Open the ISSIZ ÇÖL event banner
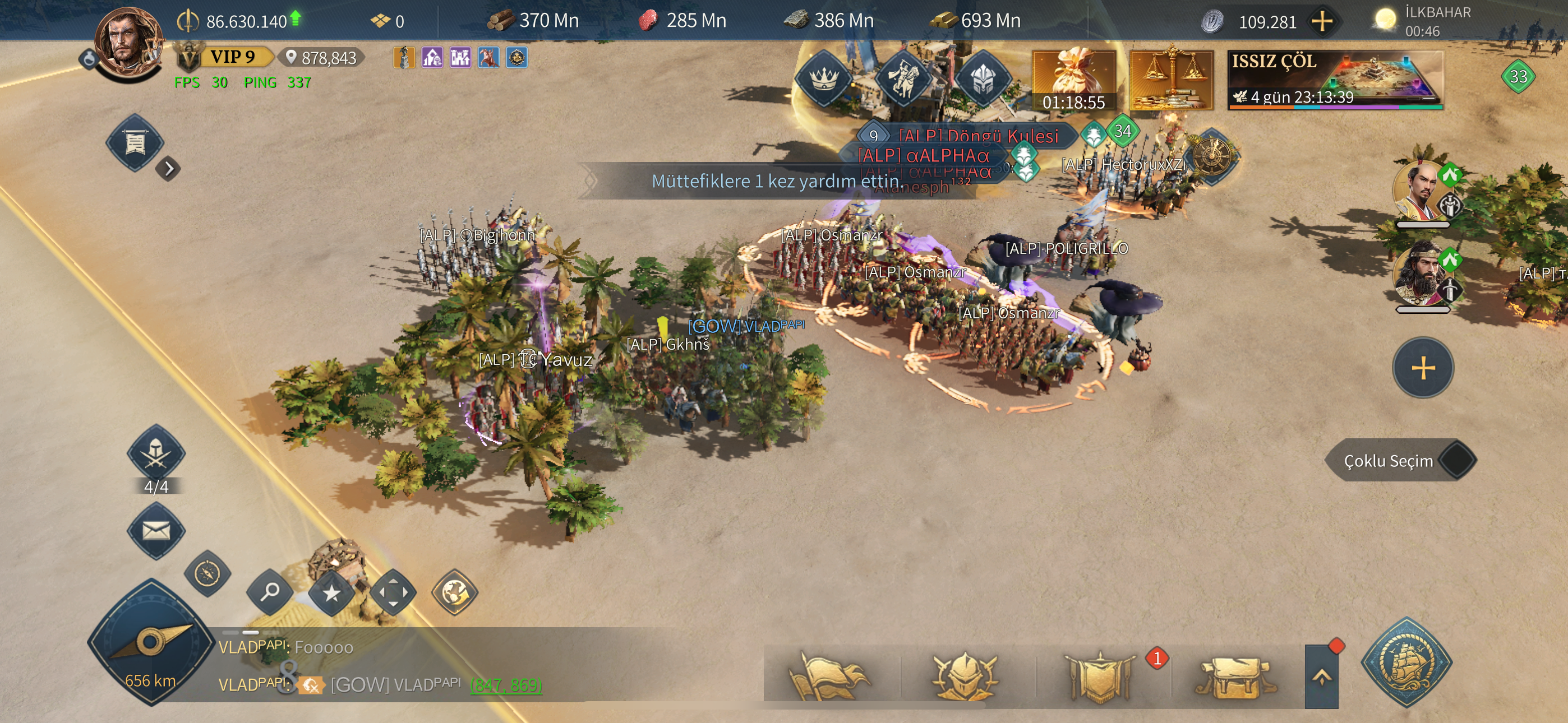 tap(1334, 80)
